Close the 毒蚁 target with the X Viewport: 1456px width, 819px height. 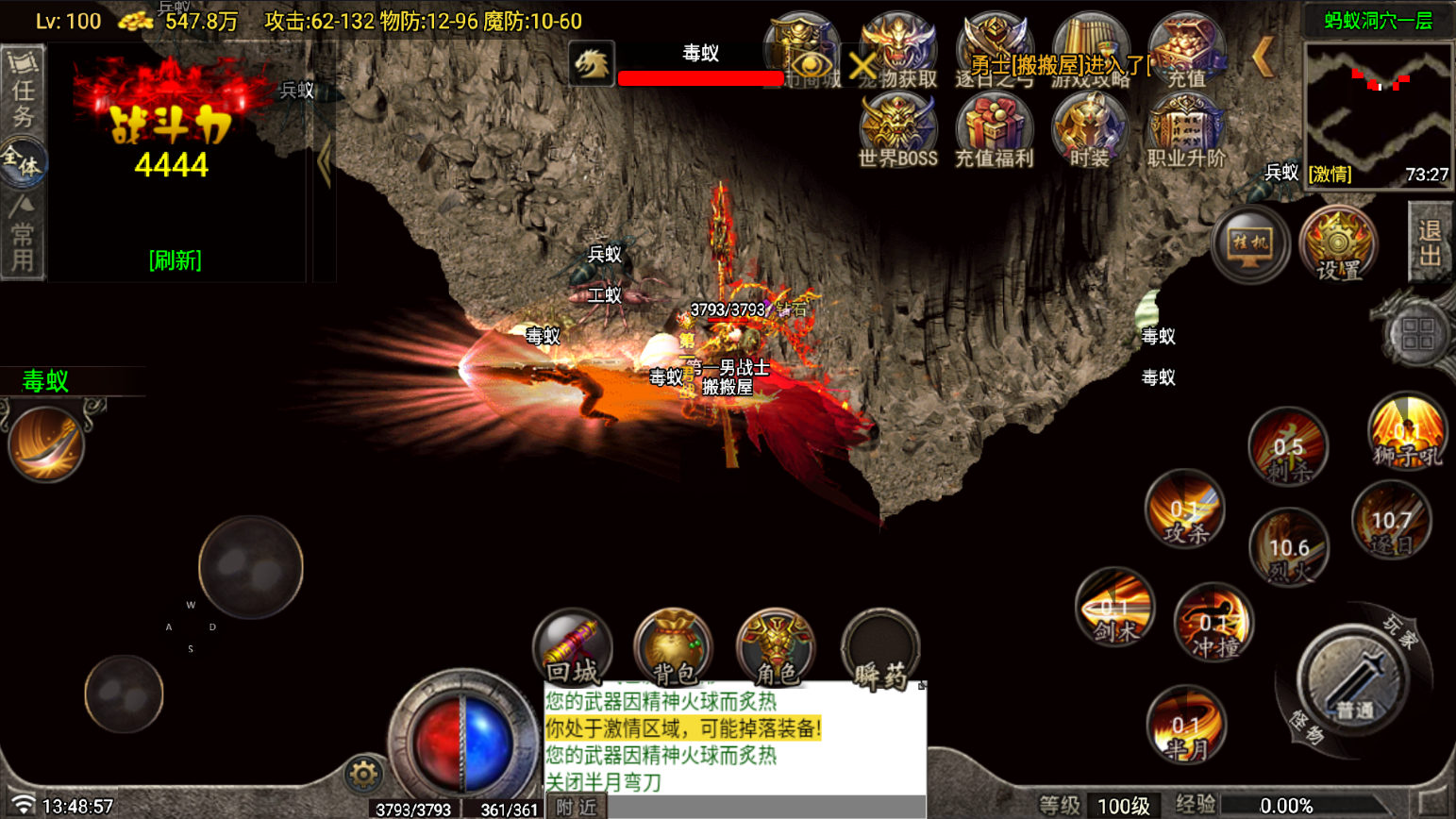click(862, 65)
